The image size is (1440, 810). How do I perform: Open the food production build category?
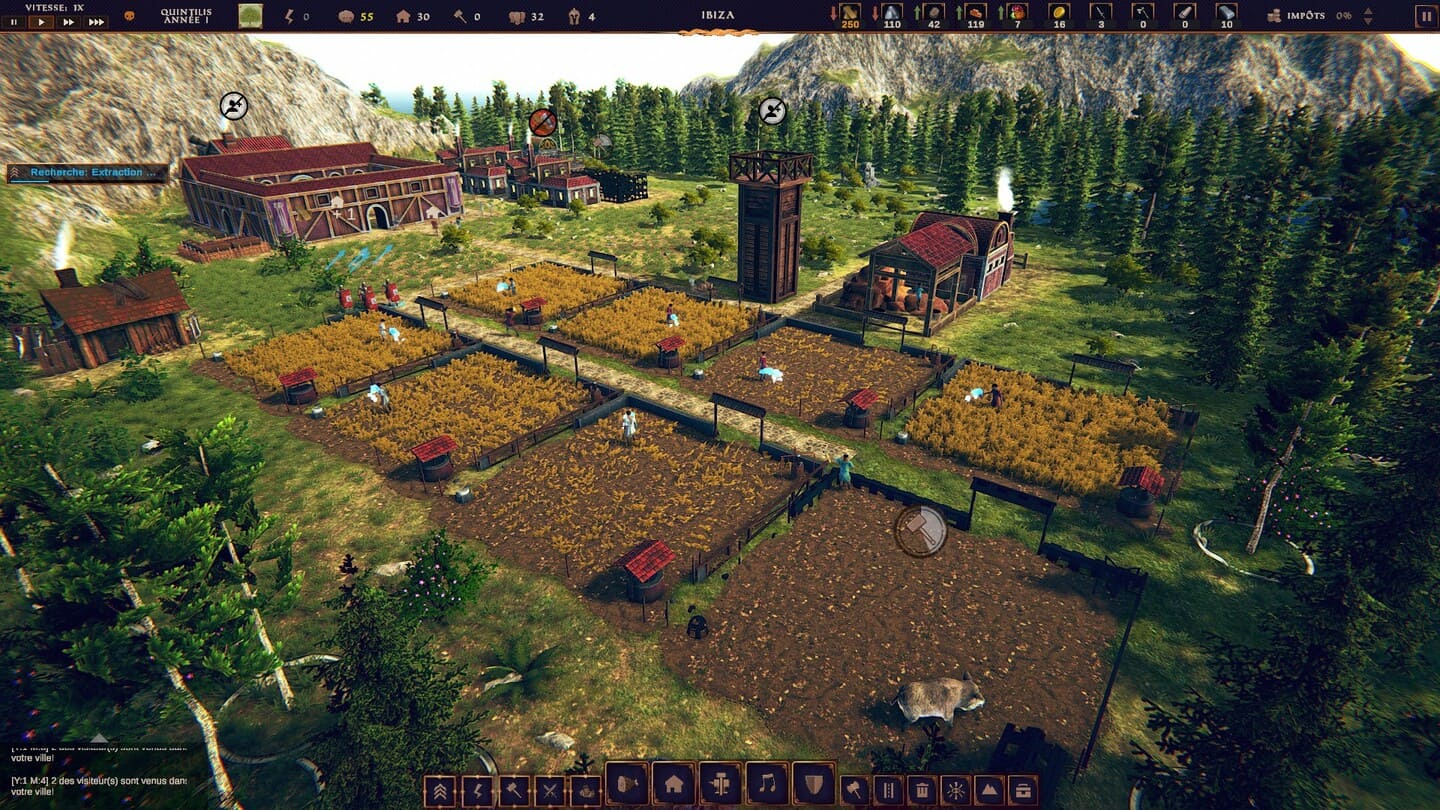click(x=627, y=784)
